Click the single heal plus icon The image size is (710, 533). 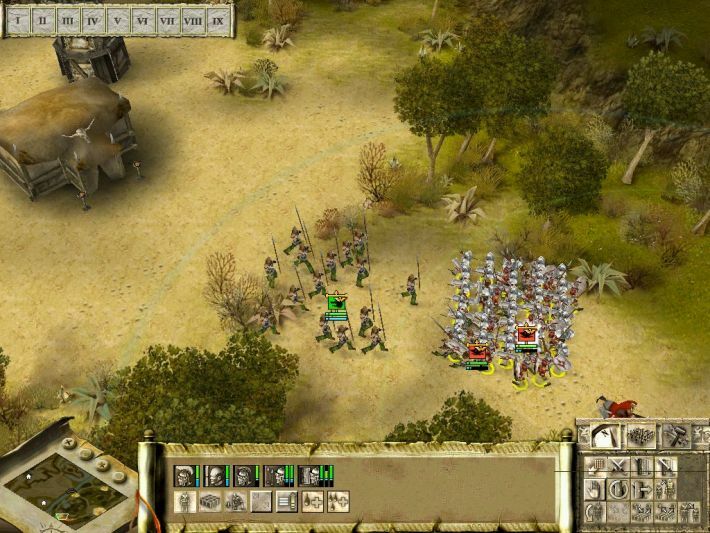(x=312, y=502)
